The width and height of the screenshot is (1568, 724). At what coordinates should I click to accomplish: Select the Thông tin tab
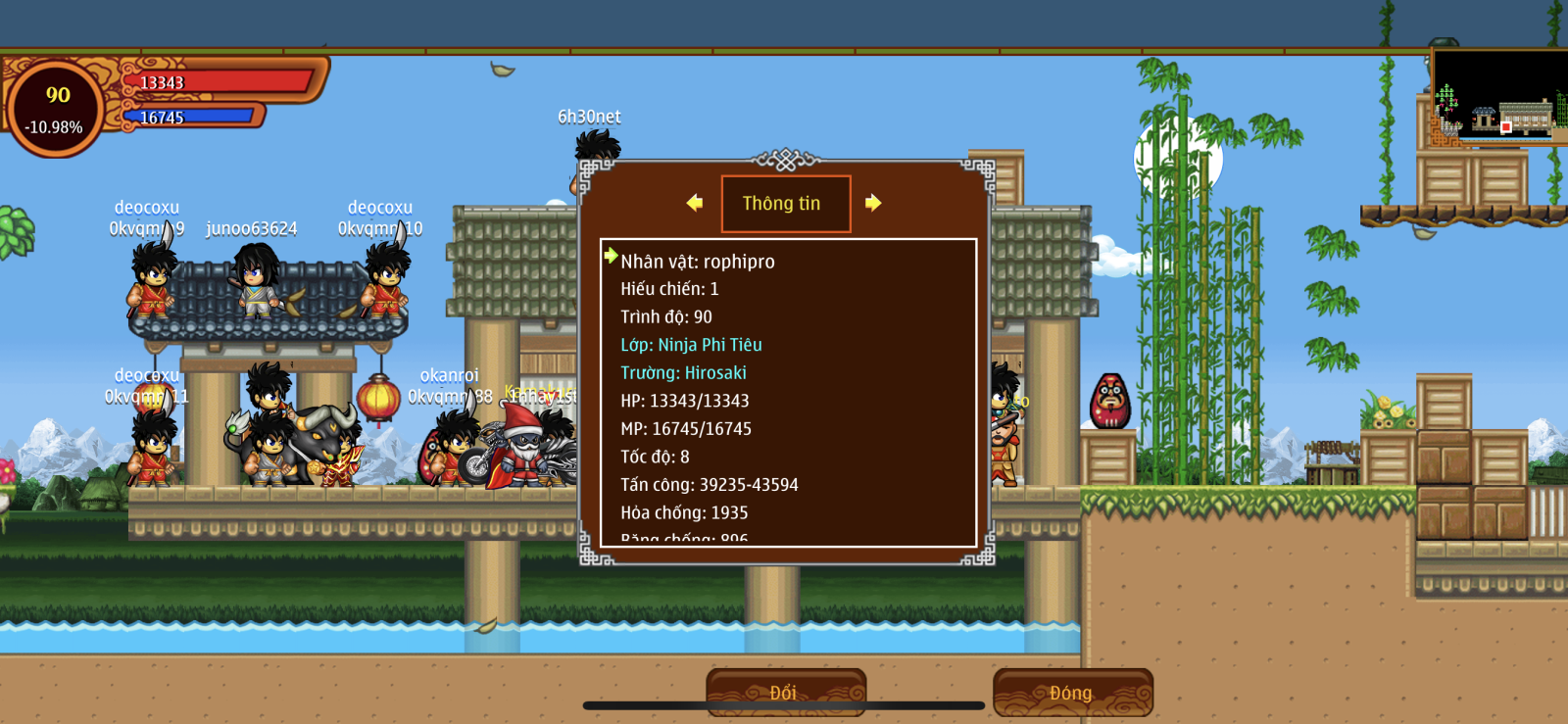(785, 204)
